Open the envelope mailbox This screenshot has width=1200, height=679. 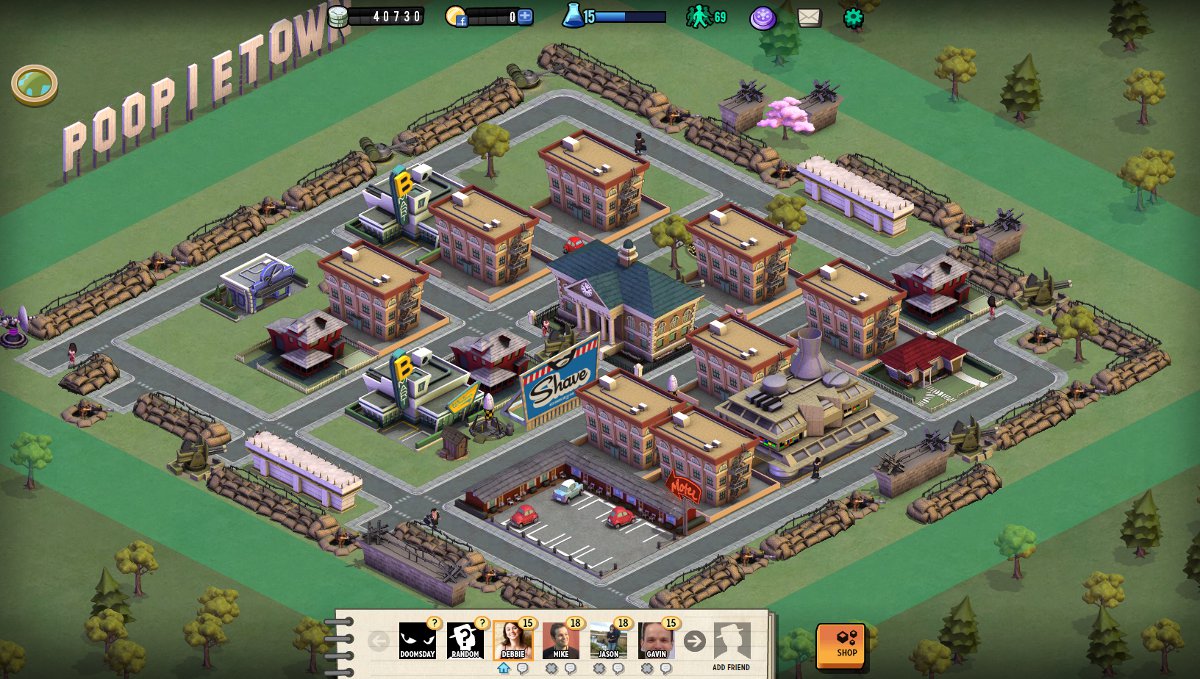(809, 17)
